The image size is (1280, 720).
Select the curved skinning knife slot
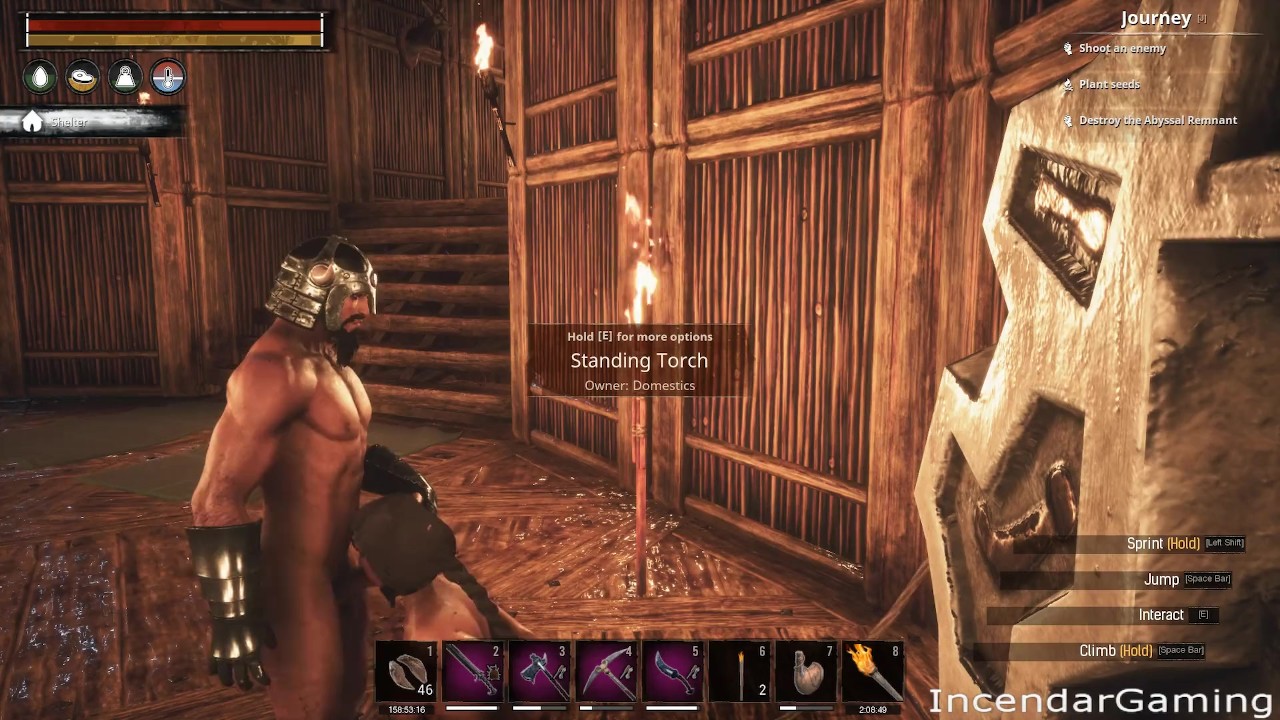[x=673, y=672]
